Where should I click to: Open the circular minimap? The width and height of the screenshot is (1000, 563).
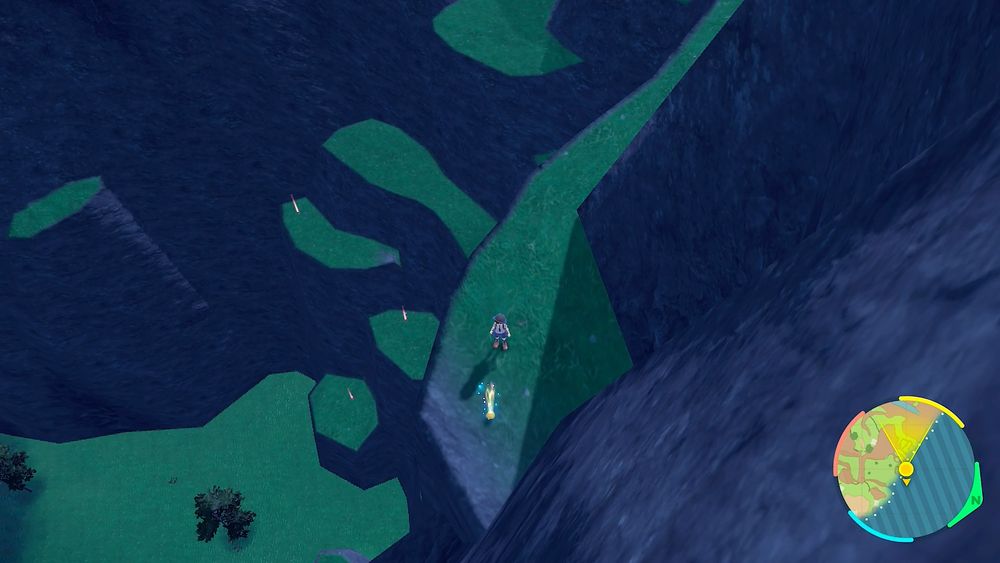(903, 468)
